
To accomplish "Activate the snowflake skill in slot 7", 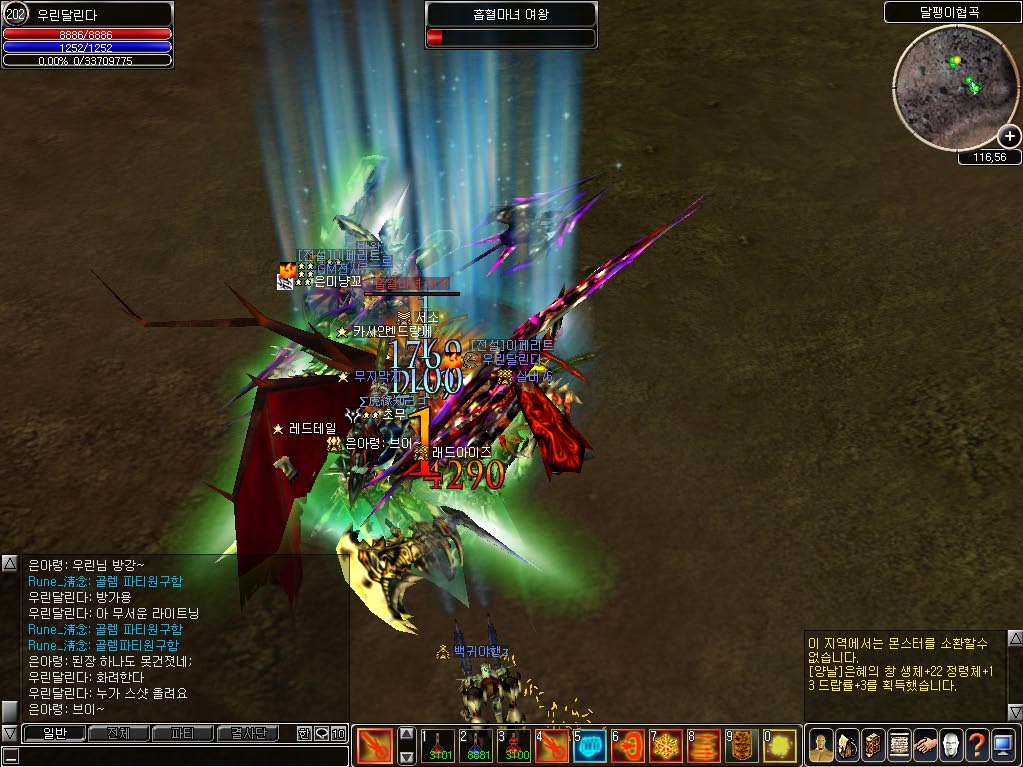I will (665, 746).
